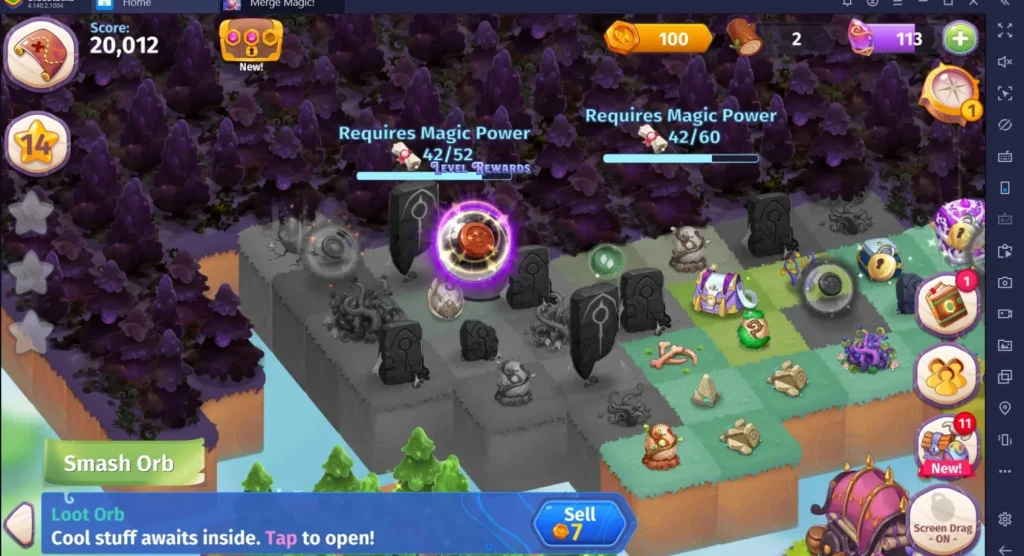Collapse the info bar with left arrow

point(20,524)
